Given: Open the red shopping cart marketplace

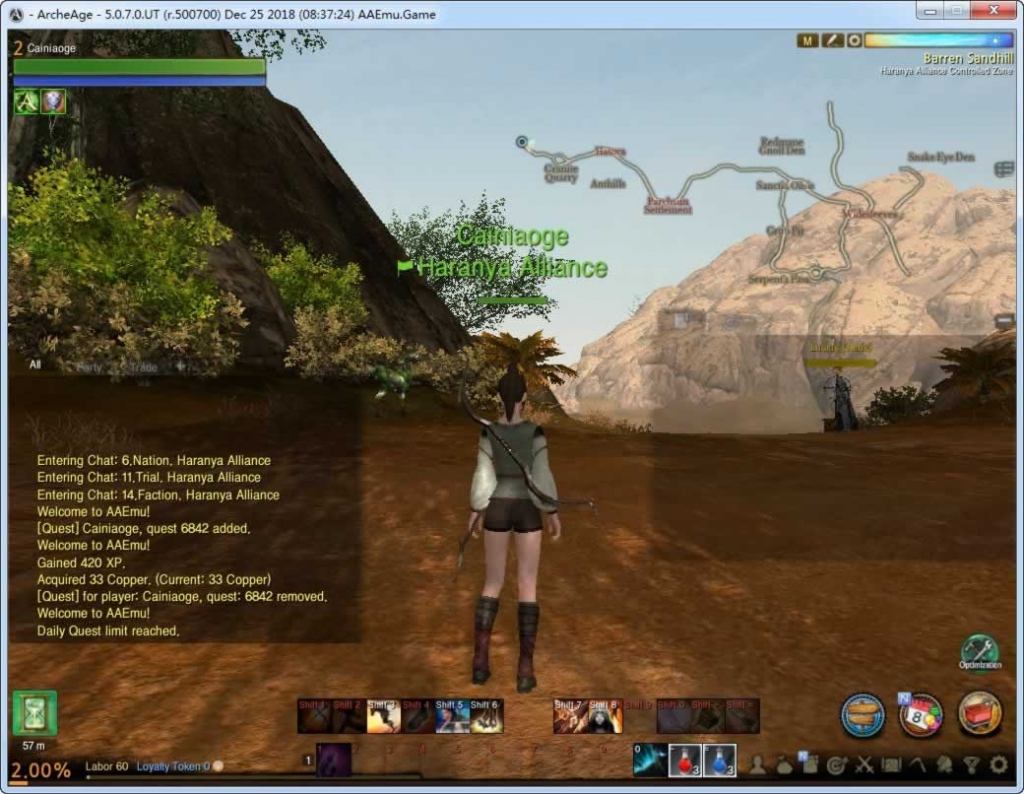Looking at the screenshot, I should [980, 714].
